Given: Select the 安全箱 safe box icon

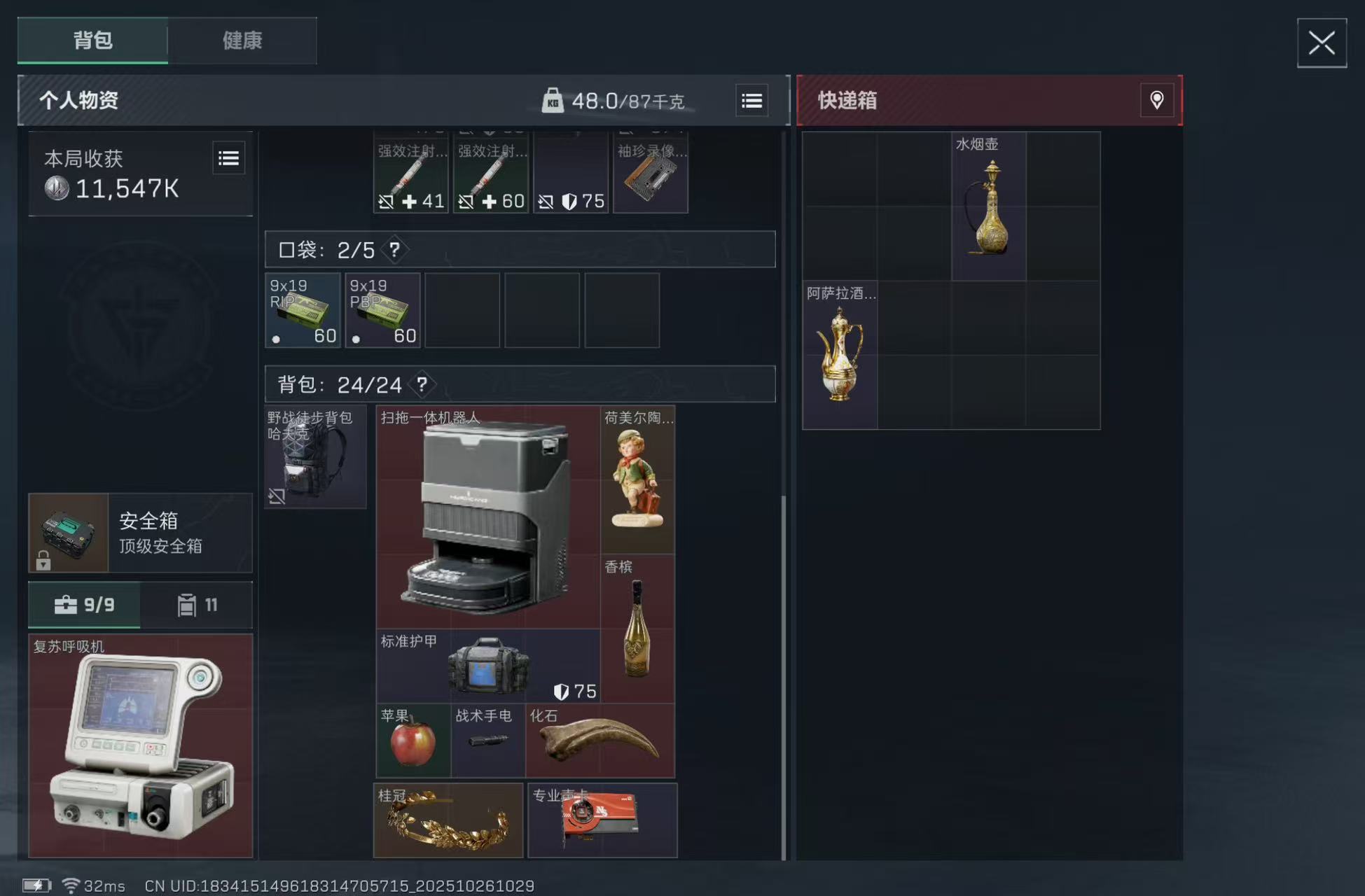Looking at the screenshot, I should [68, 533].
